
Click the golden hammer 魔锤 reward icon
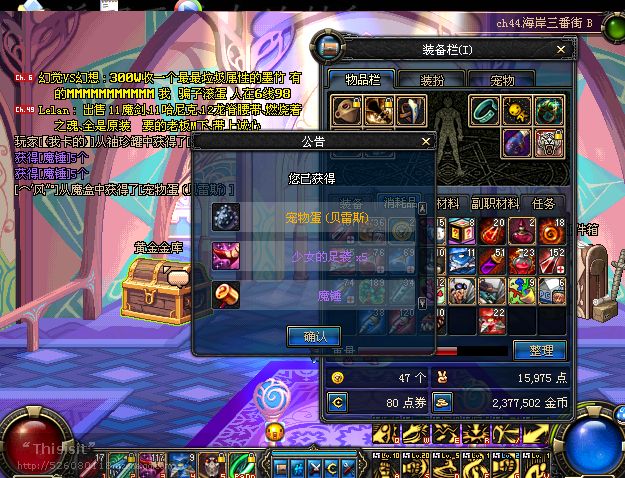tap(226, 295)
